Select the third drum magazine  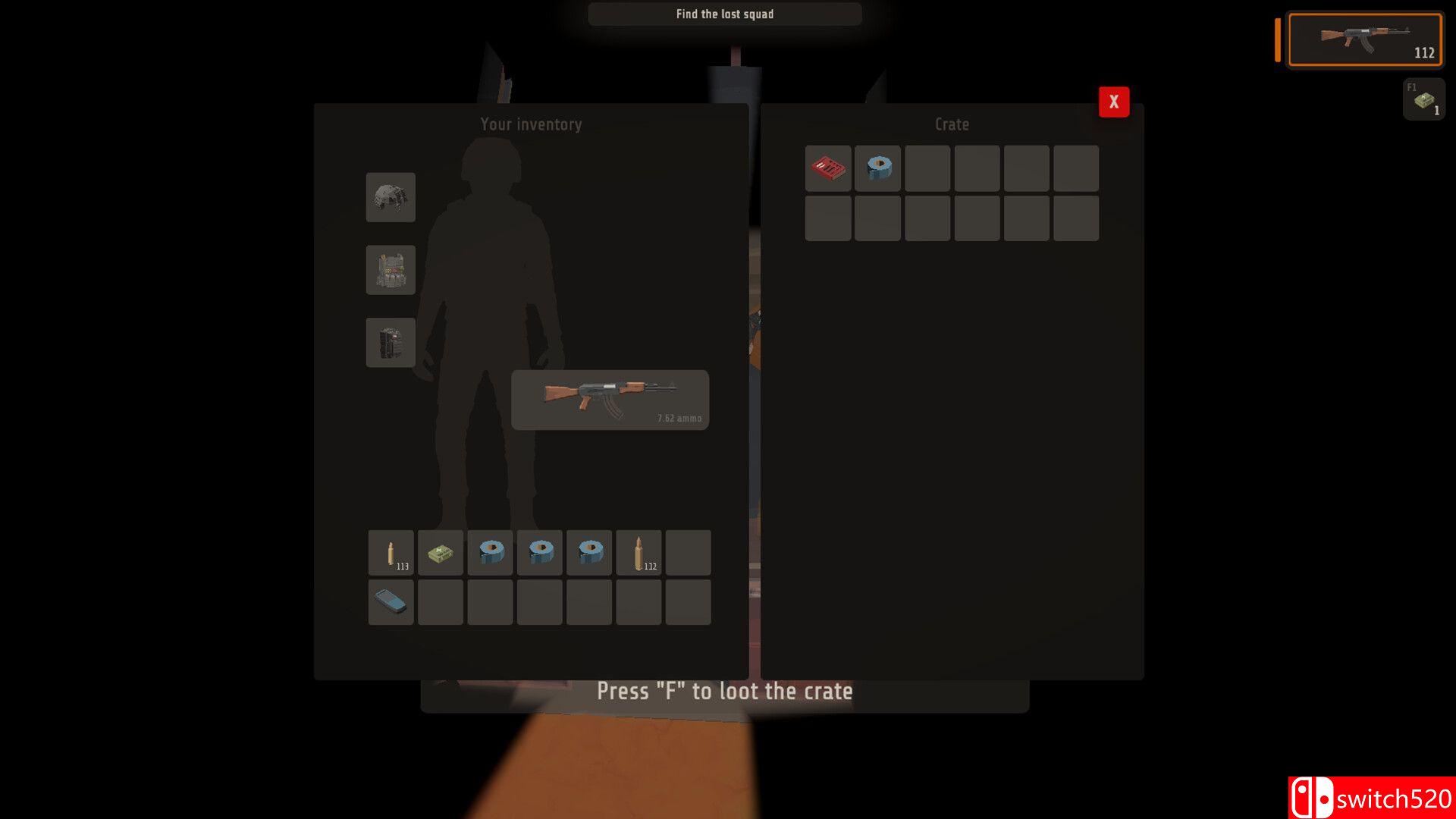pos(588,552)
